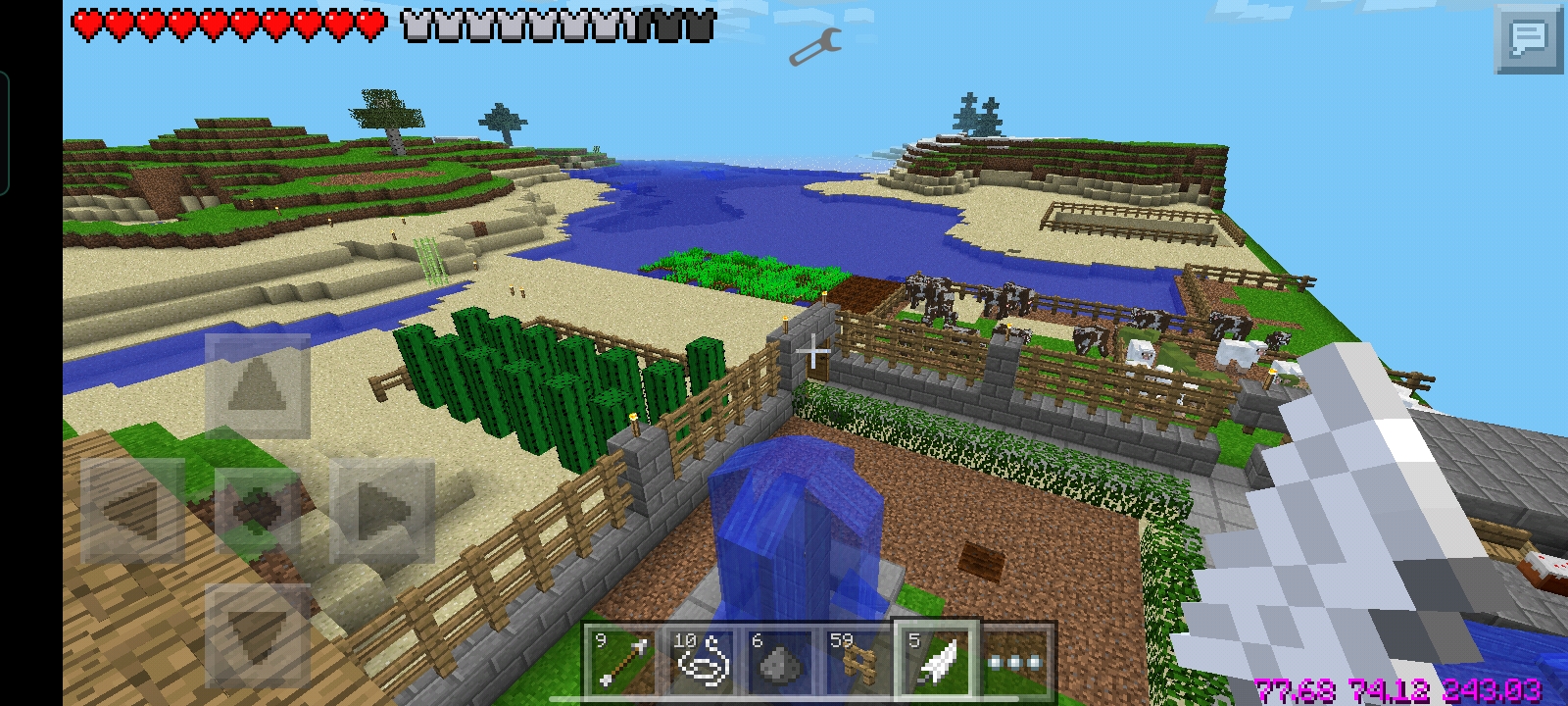Viewport: 1568px width, 706px height.
Task: Tap the crosshair at screen center
Action: pos(814,351)
